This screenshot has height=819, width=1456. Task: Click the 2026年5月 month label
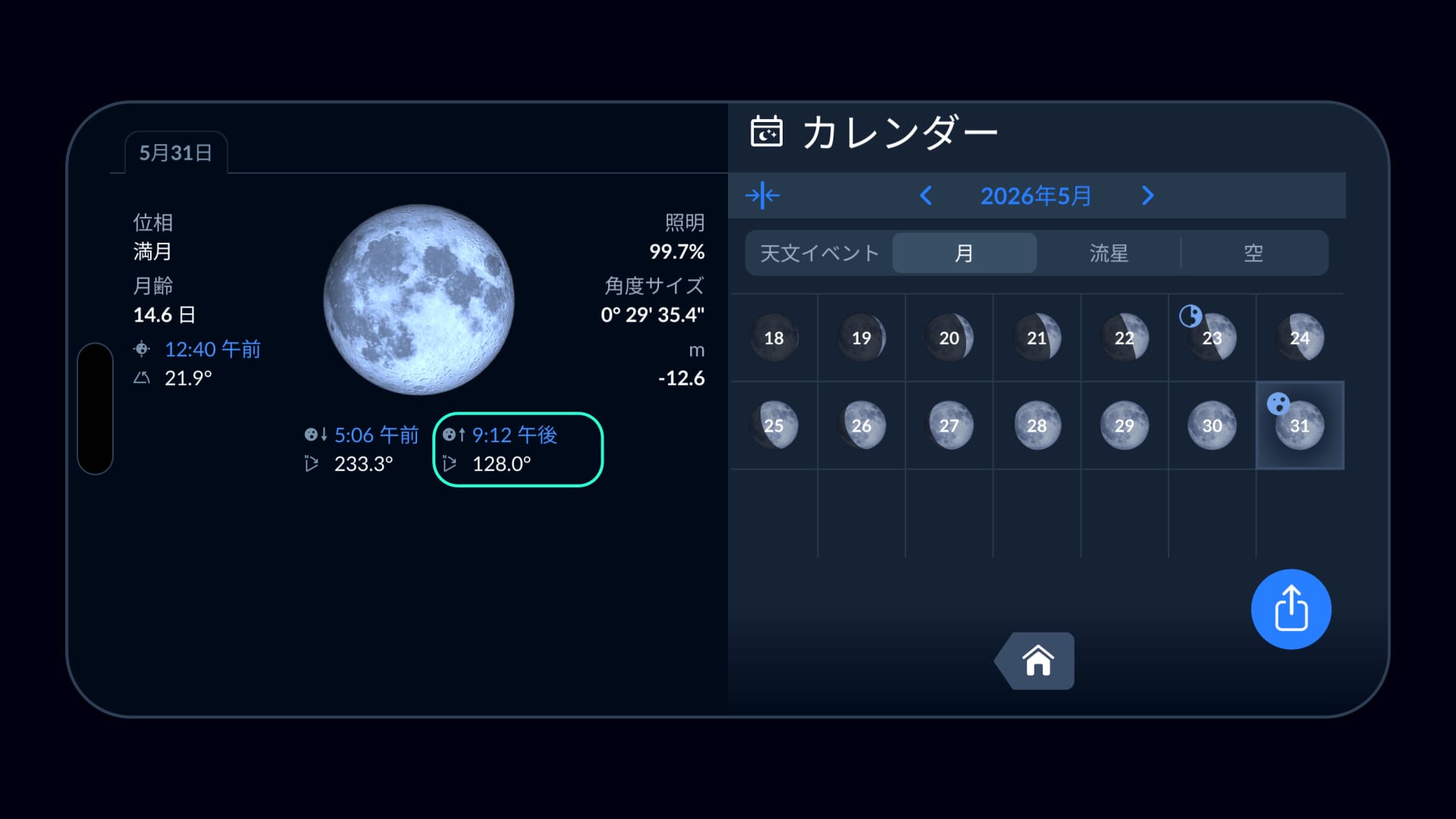pyautogui.click(x=1036, y=195)
